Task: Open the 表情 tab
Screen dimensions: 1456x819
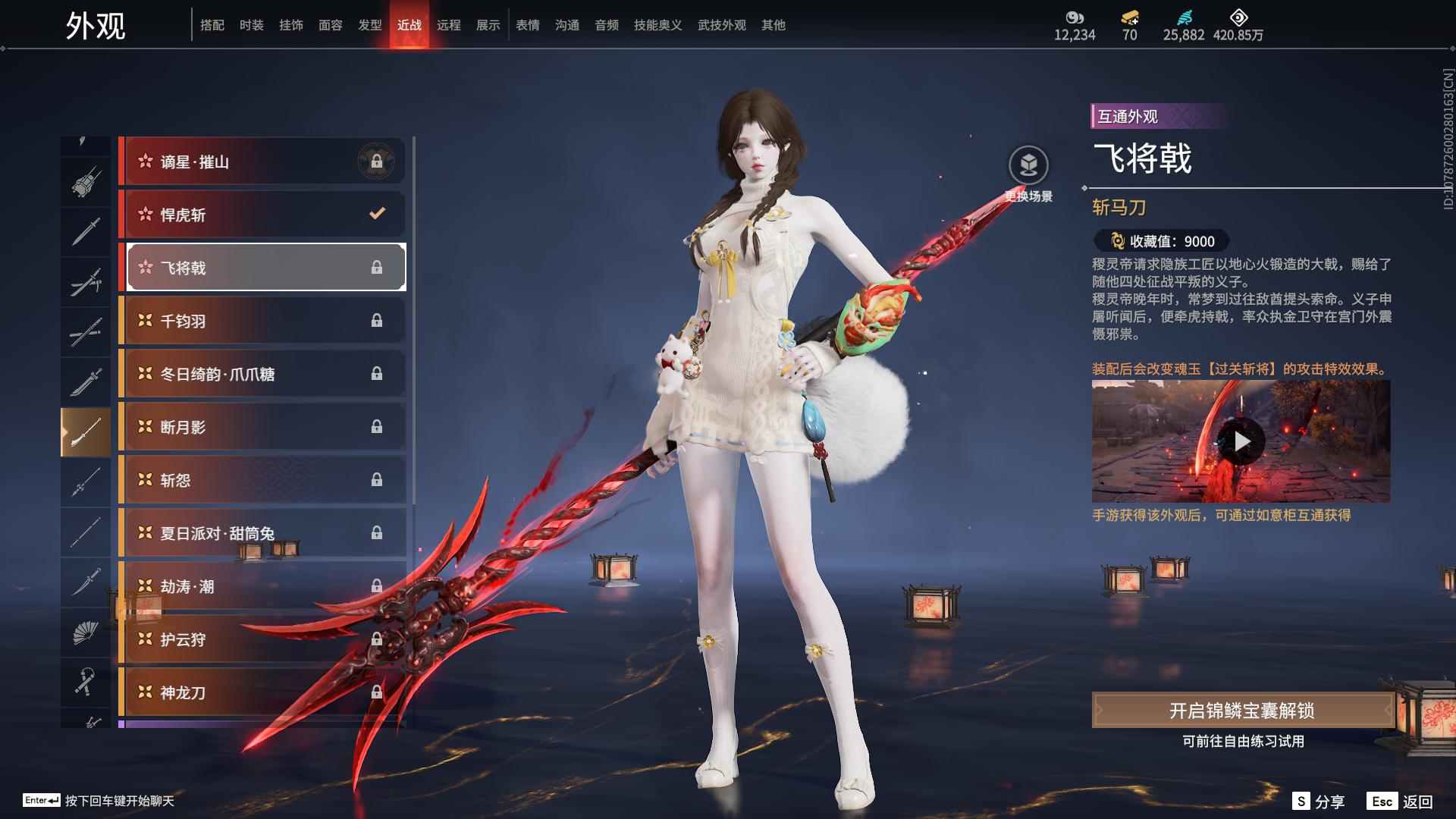Action: [527, 25]
